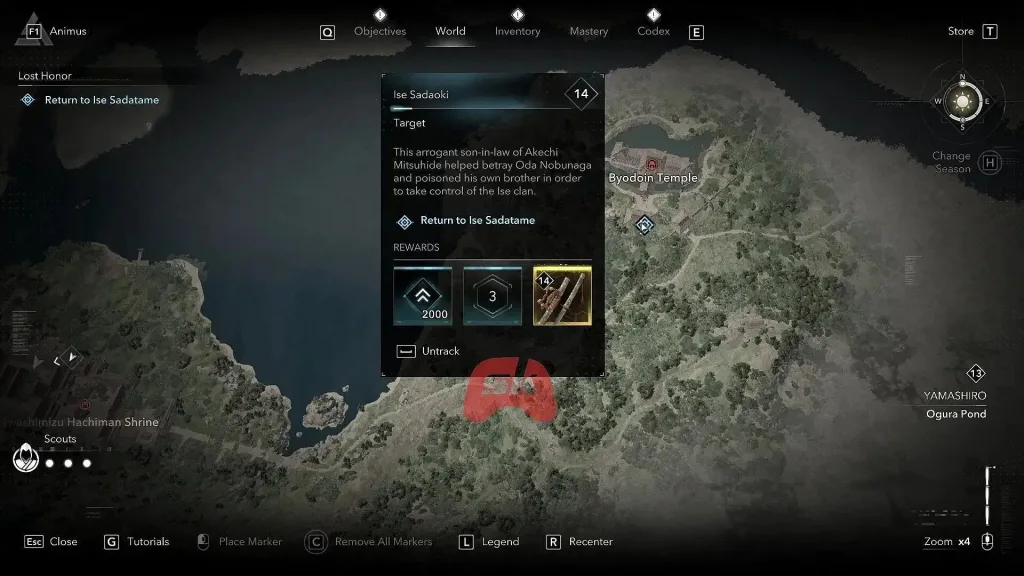Open the World map tab
Image resolution: width=1024 pixels, height=576 pixels.
pos(450,31)
